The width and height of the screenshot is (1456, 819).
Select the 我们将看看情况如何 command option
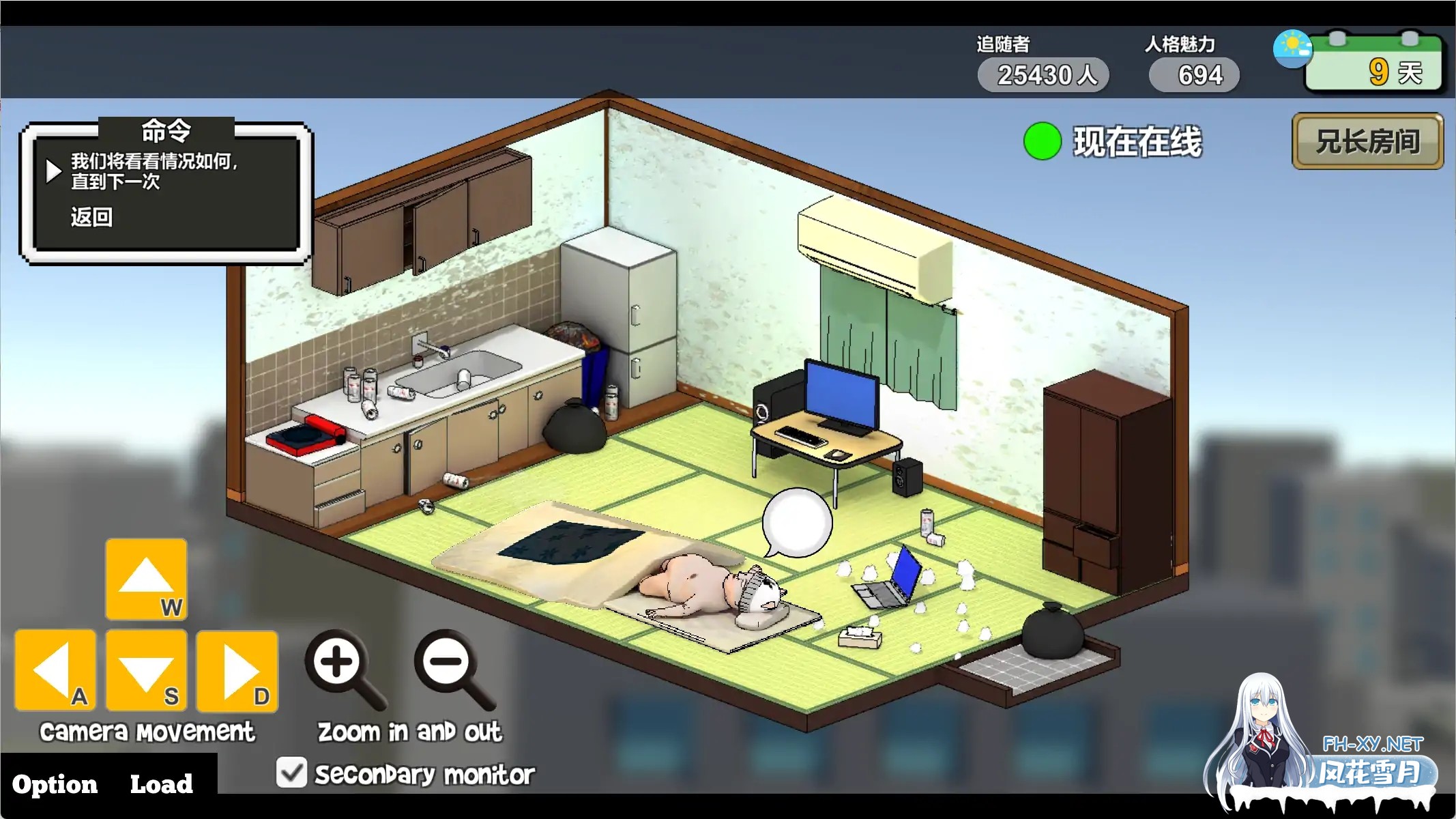(x=154, y=171)
